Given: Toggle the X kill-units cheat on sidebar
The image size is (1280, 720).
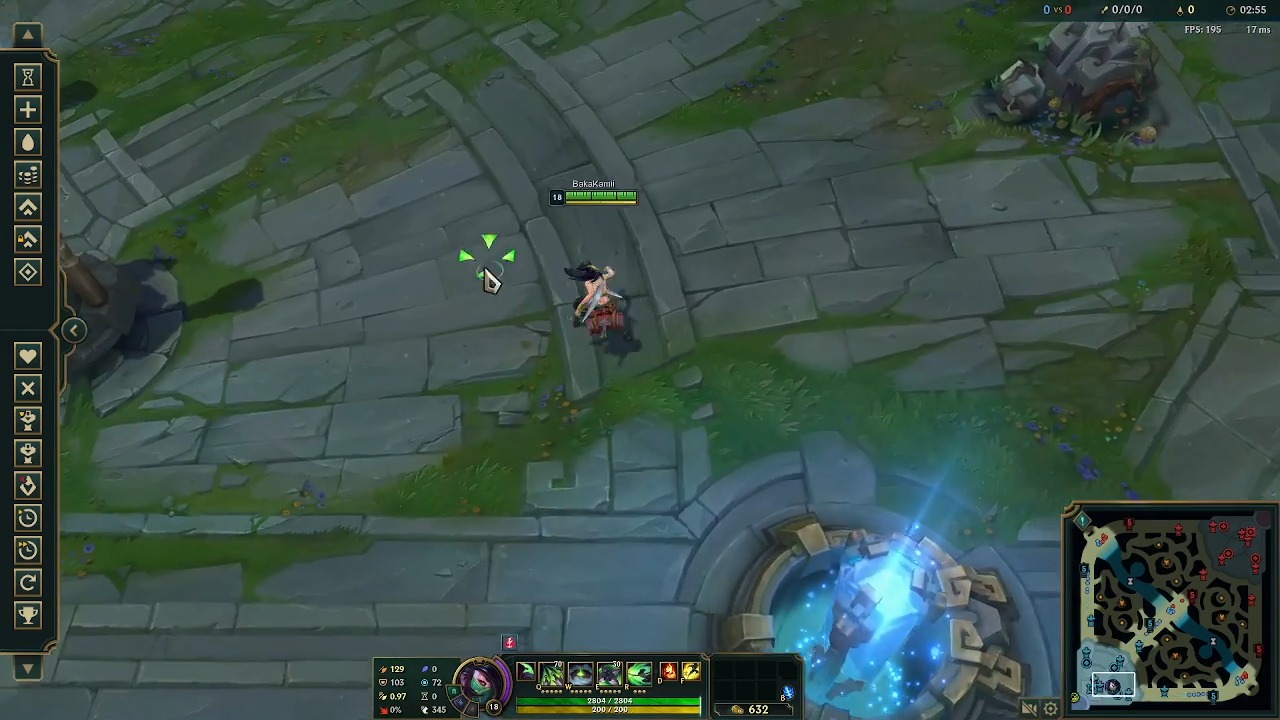Looking at the screenshot, I should (x=27, y=388).
